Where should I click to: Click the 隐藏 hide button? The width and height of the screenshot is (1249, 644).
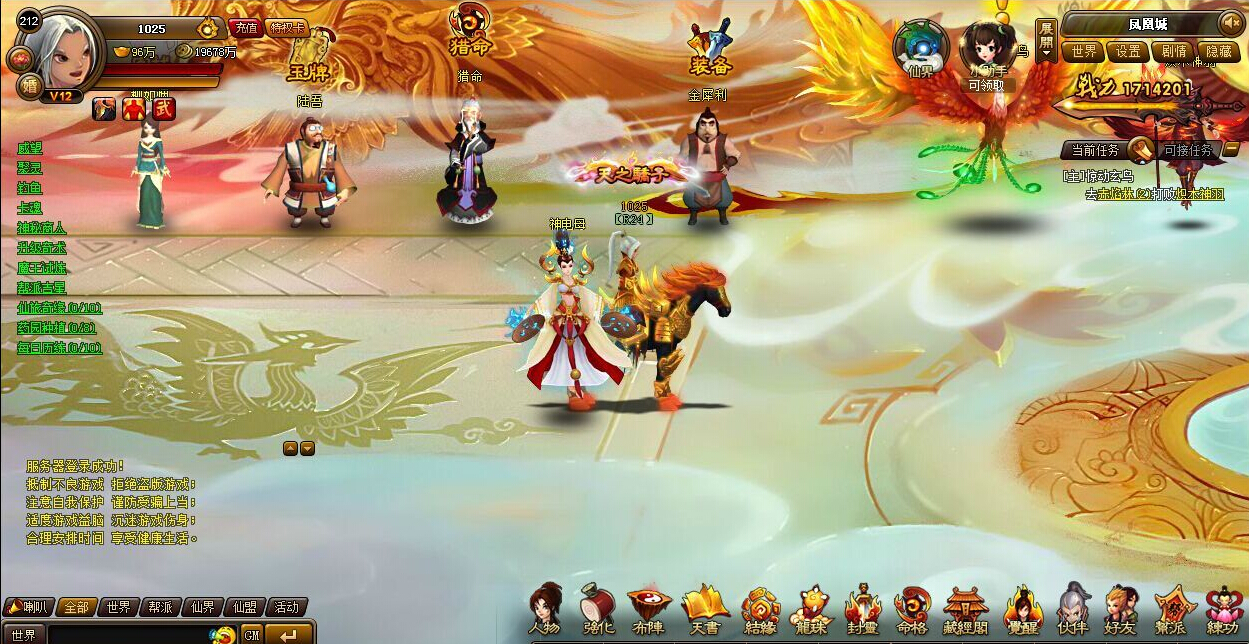click(x=1219, y=51)
